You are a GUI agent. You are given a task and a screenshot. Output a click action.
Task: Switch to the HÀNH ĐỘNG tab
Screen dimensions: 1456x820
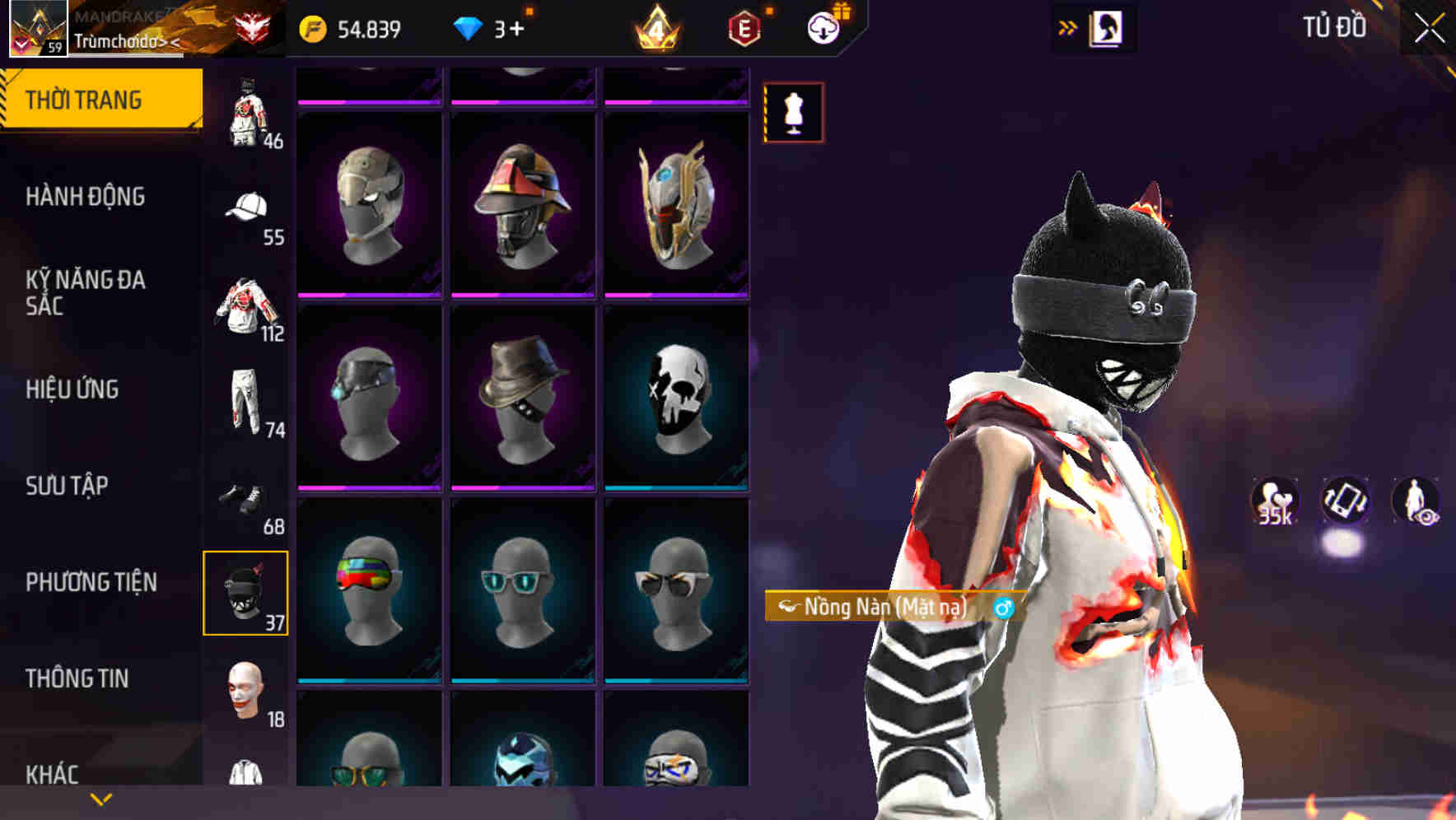pos(86,198)
